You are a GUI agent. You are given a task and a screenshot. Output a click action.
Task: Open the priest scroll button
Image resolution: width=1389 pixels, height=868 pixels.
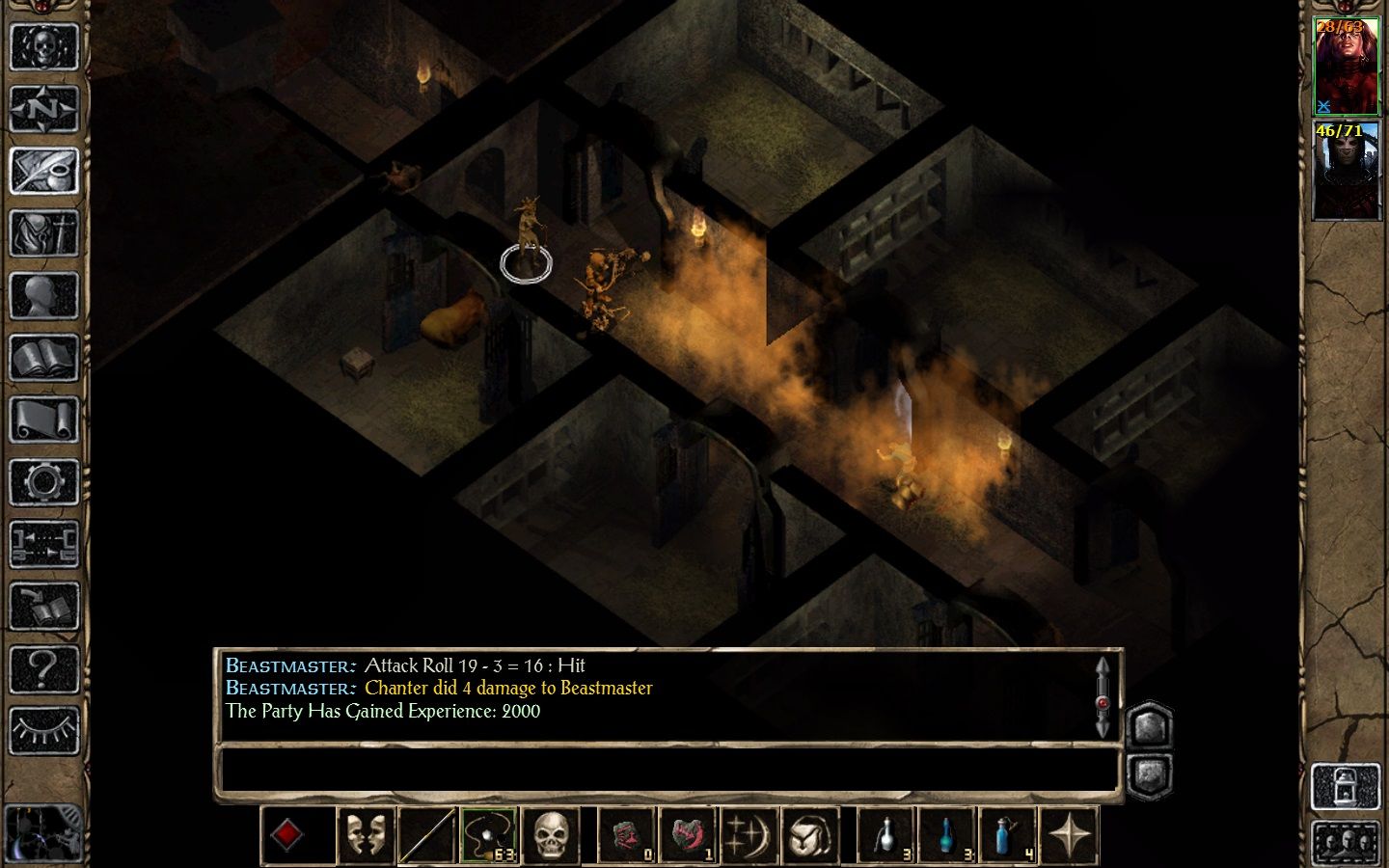click(x=43, y=420)
